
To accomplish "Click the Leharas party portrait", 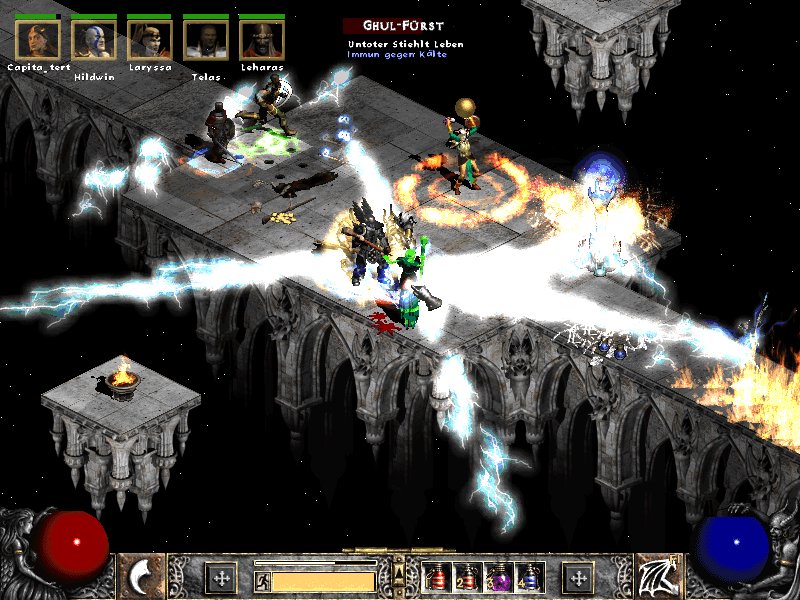I will point(262,39).
